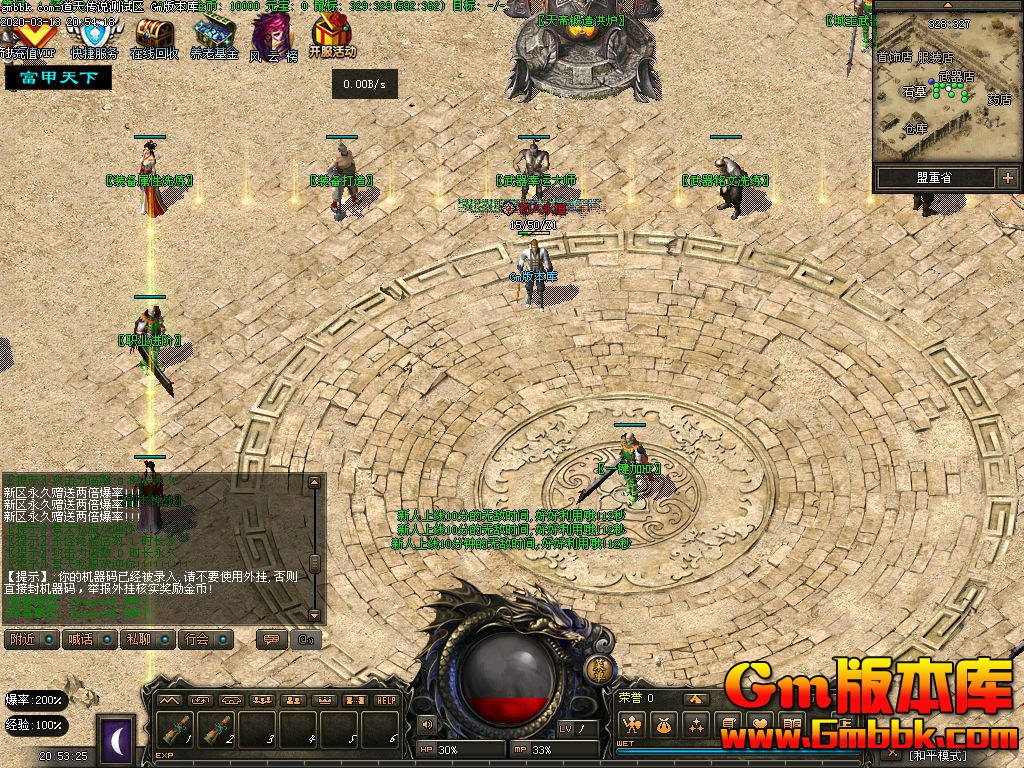The width and height of the screenshot is (1024, 768).
Task: Use the scroll item in hotbar slot 2
Action: (217, 732)
